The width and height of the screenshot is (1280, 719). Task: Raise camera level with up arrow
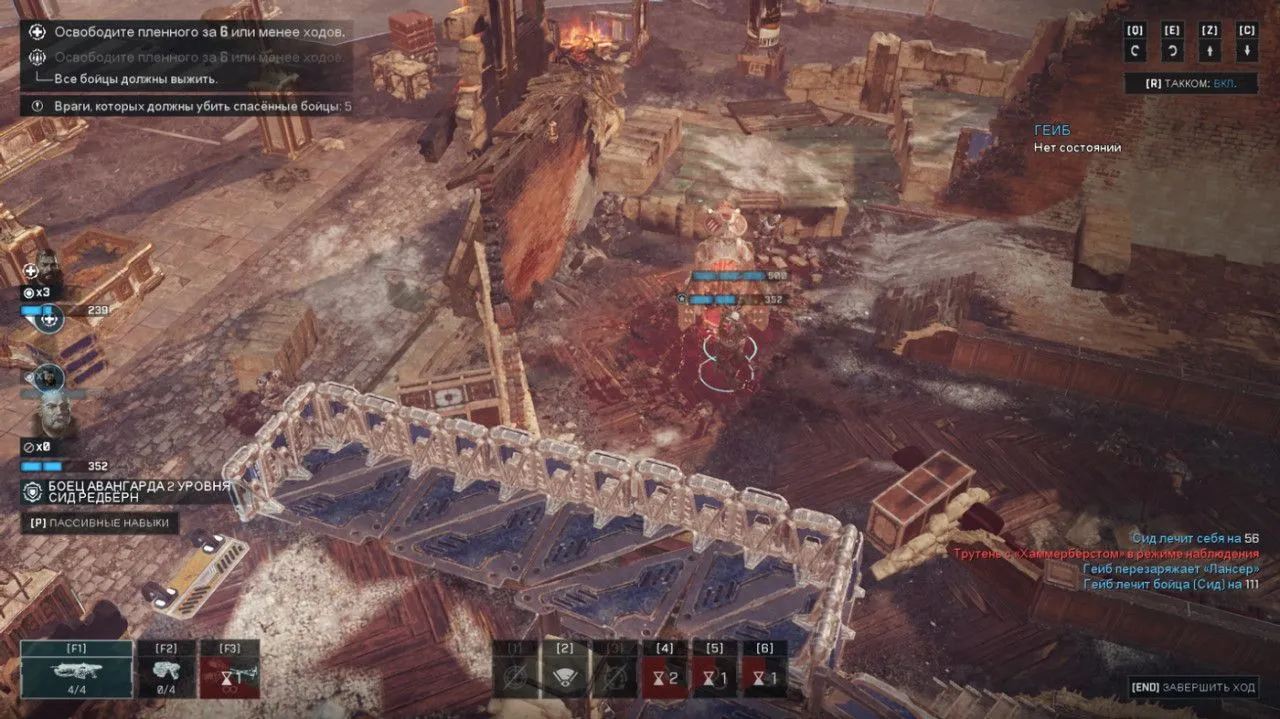tap(1209, 52)
